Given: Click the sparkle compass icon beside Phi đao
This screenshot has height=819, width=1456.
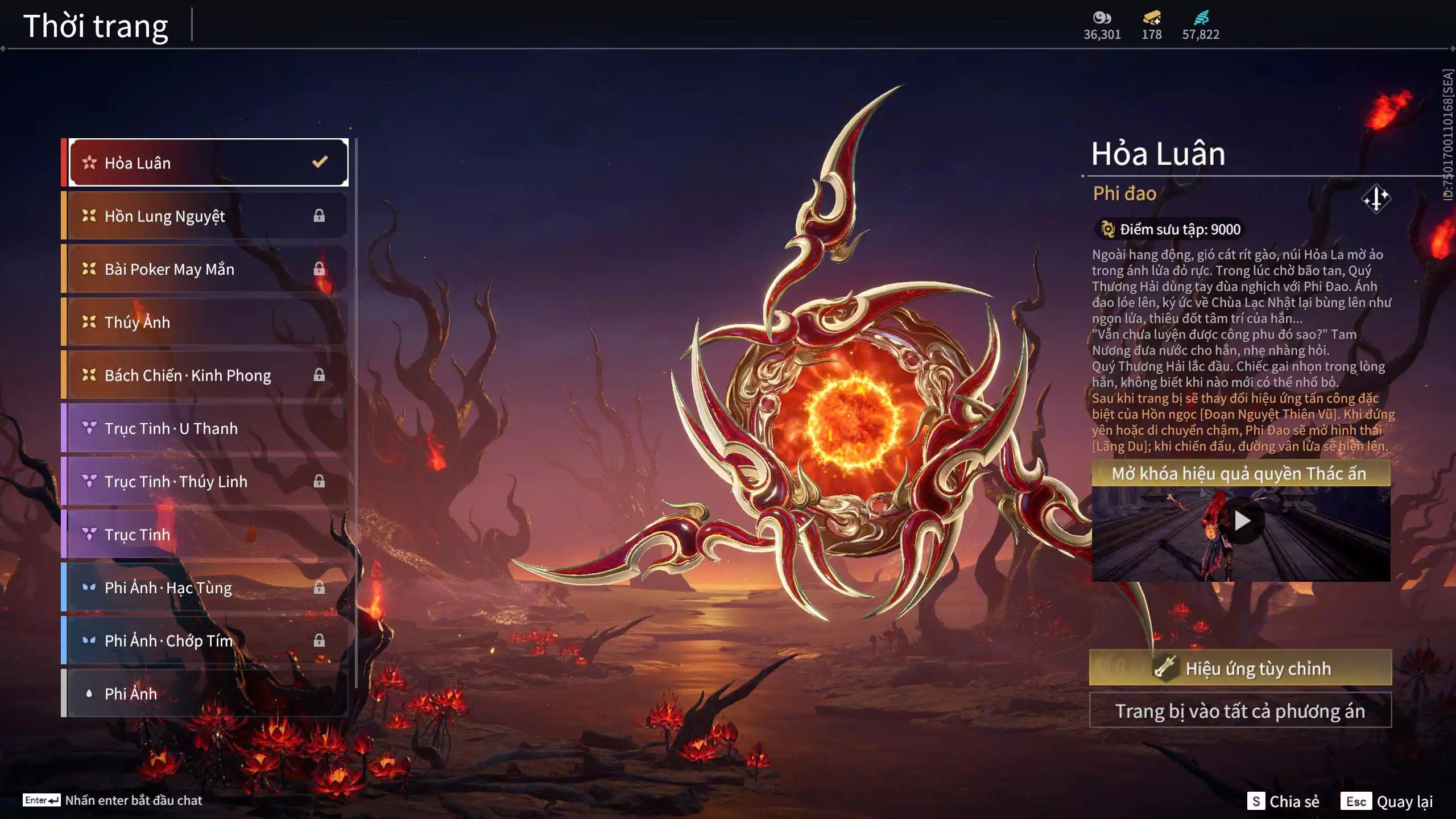Looking at the screenshot, I should coord(1376,199).
